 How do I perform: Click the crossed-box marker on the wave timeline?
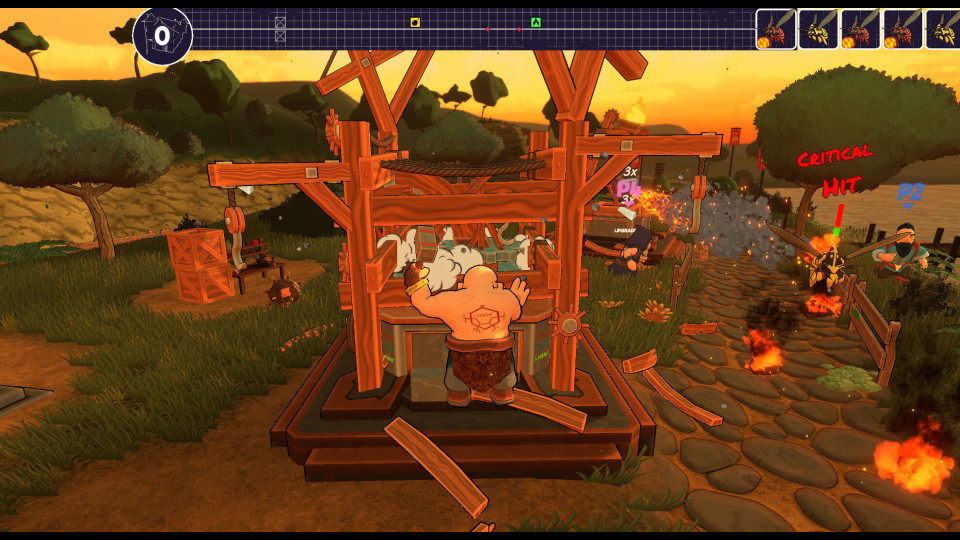coord(280,28)
